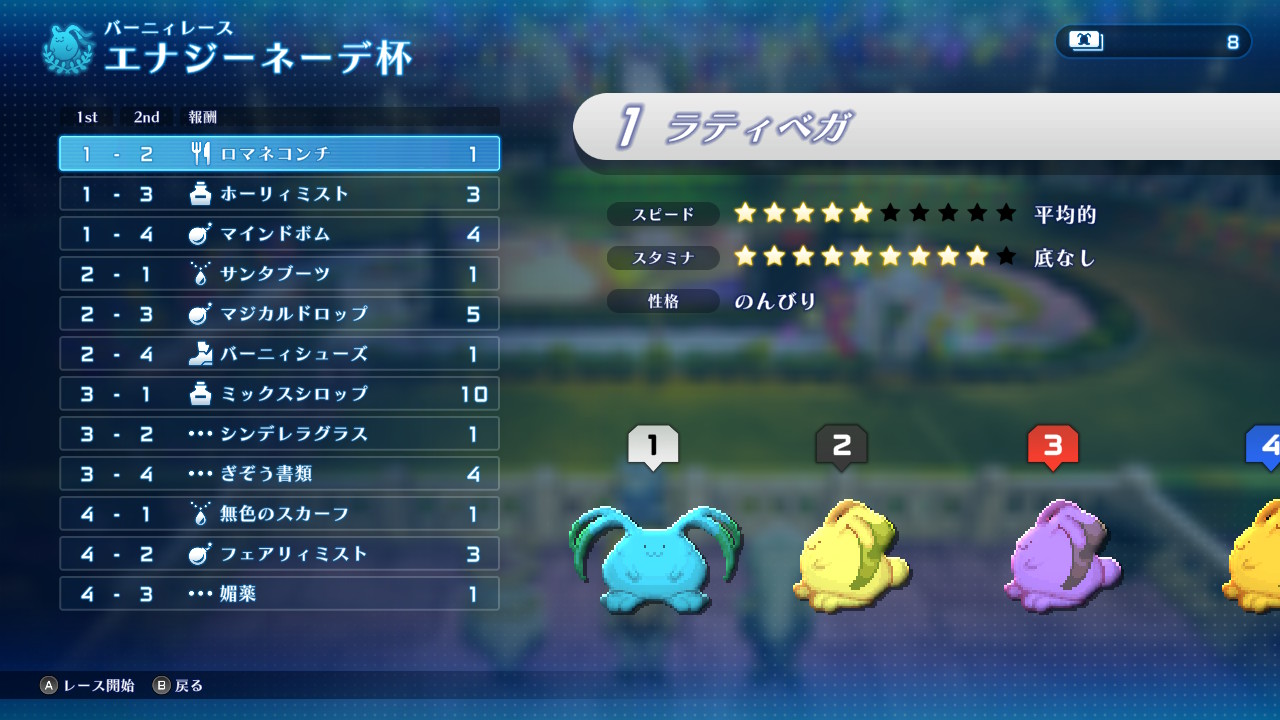Pick the 1-4 マインドボム bet row
1280x720 pixels.
[x=279, y=234]
